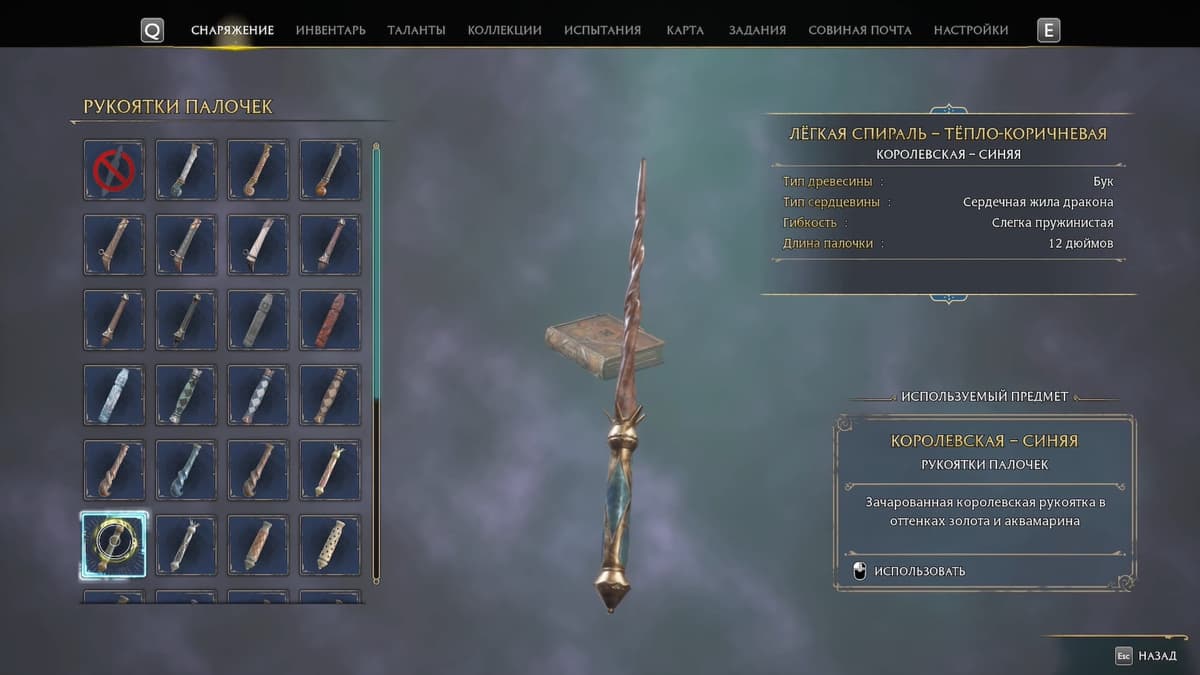Open Совиная почта tab
Viewport: 1200px width, 675px height.
[x=860, y=30]
